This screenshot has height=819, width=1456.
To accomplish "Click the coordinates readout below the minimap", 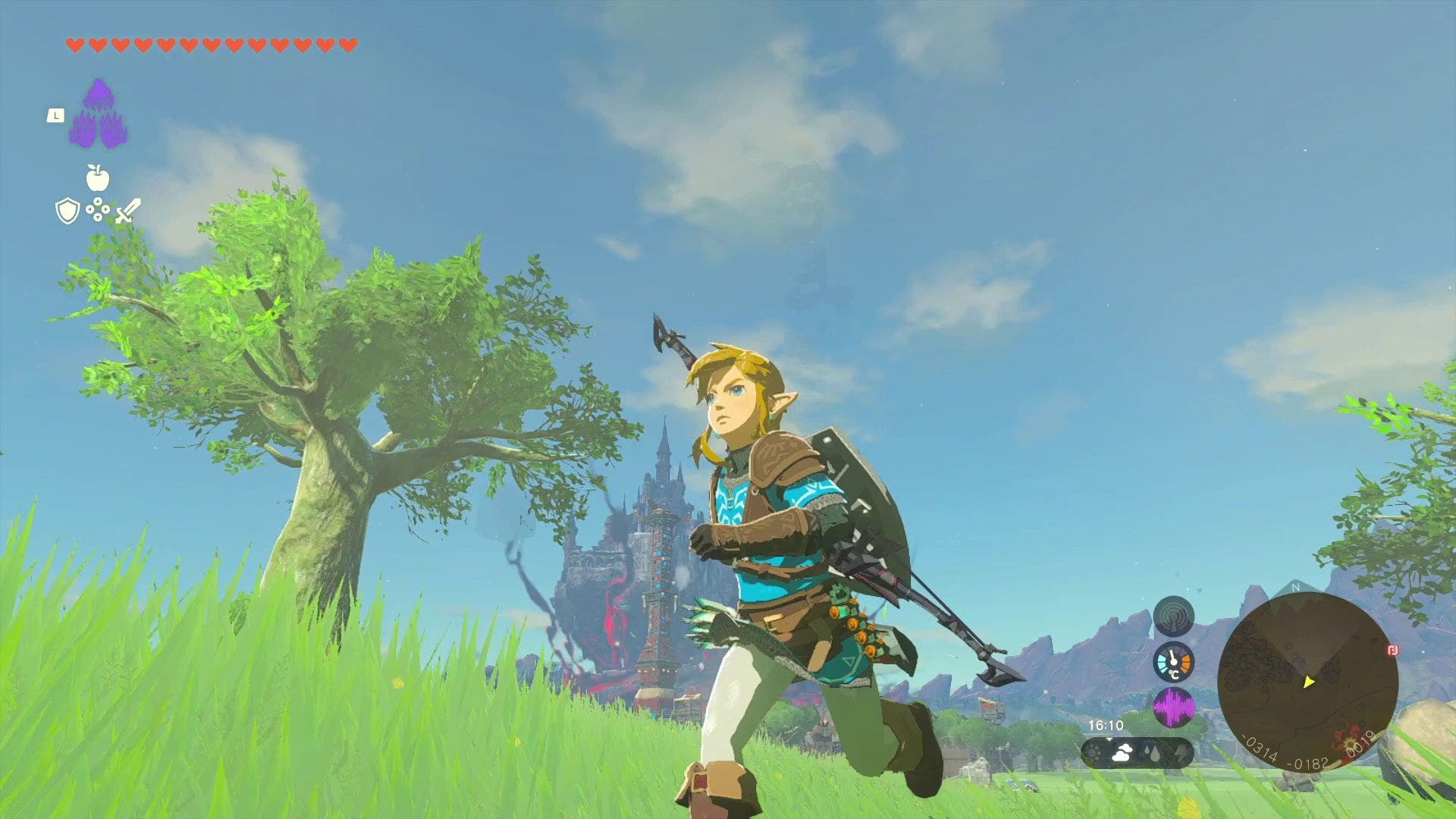I will 1307,756.
